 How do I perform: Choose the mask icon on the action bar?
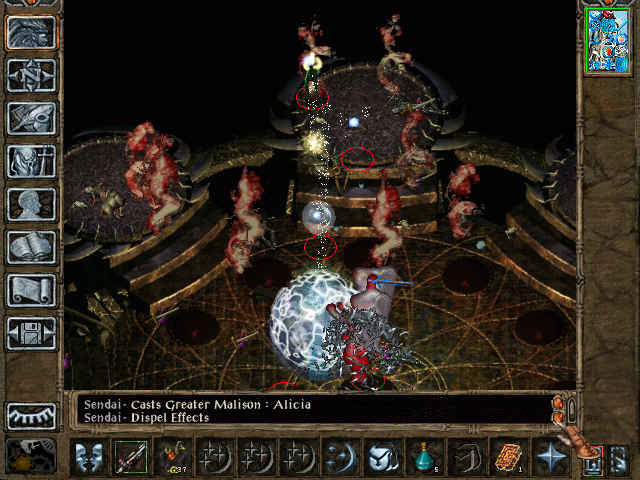[x=88, y=458]
